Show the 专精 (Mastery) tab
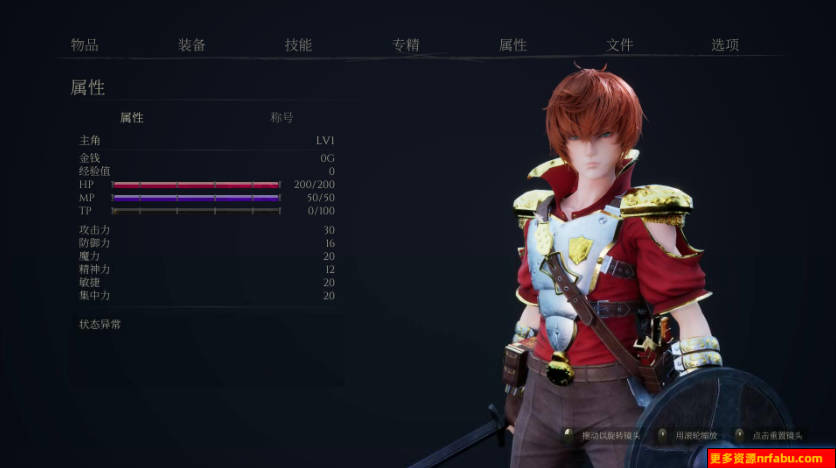The image size is (836, 468). click(x=405, y=45)
